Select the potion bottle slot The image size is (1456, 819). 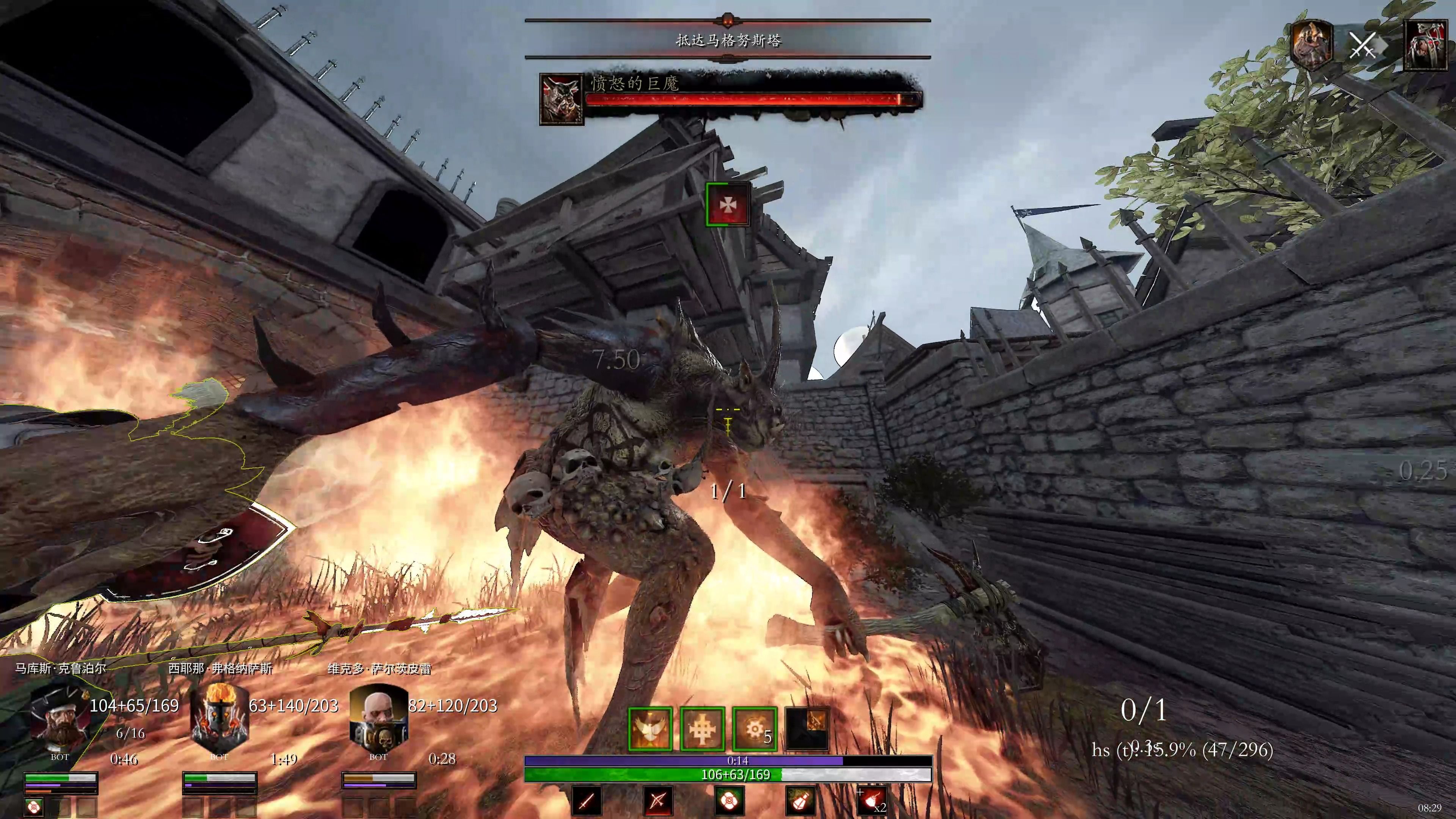pyautogui.click(x=801, y=800)
